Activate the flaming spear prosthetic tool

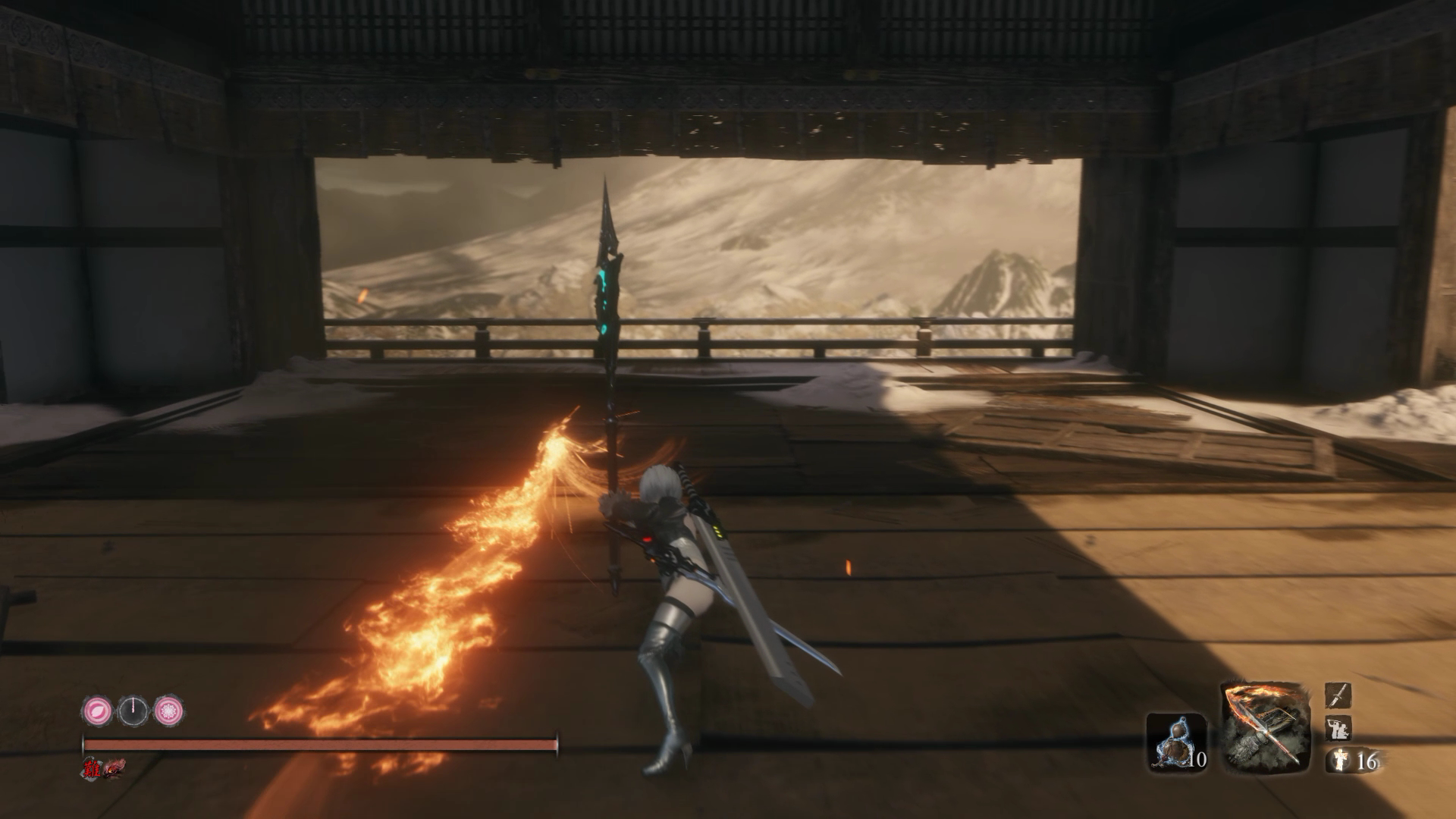click(x=1266, y=726)
